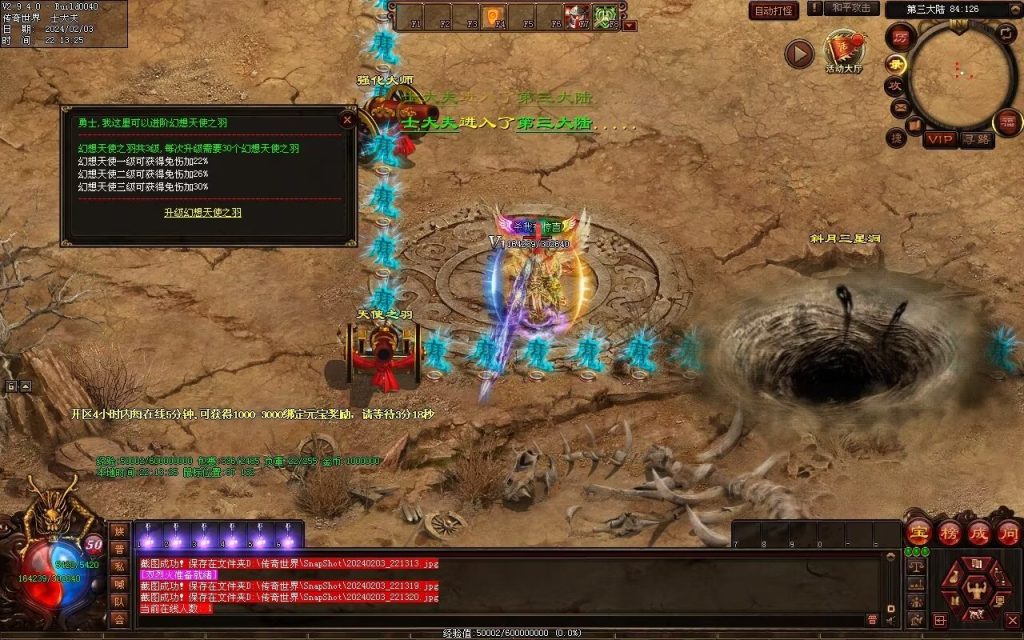Open the 活动大厅 activity hall icon

(843, 50)
